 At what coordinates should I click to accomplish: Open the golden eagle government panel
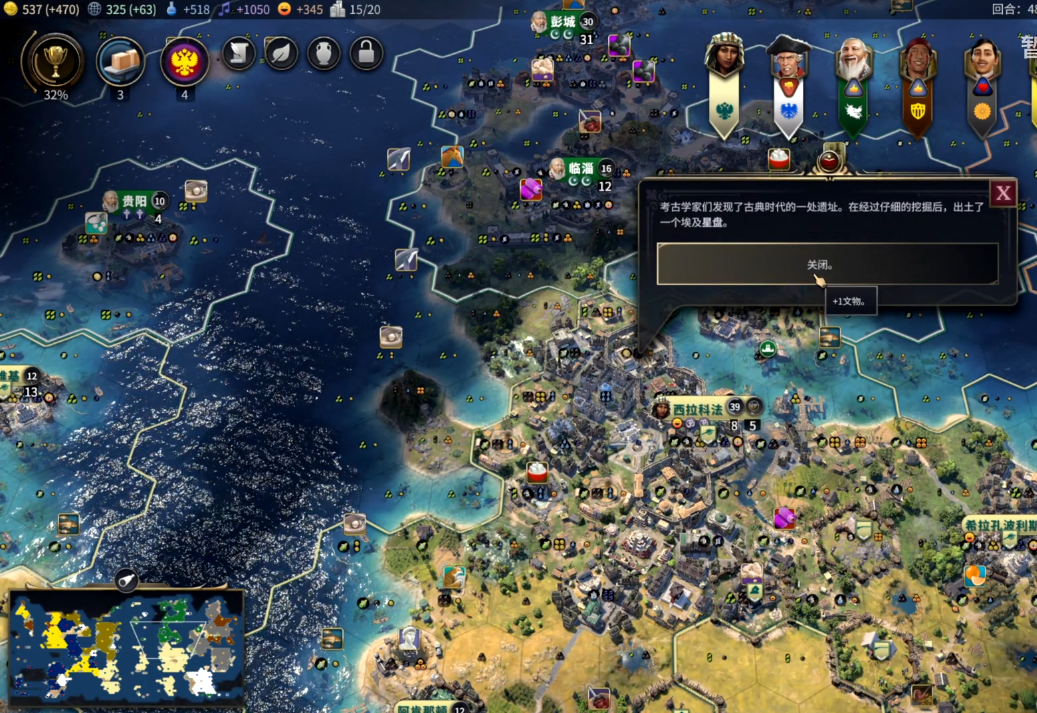(184, 62)
